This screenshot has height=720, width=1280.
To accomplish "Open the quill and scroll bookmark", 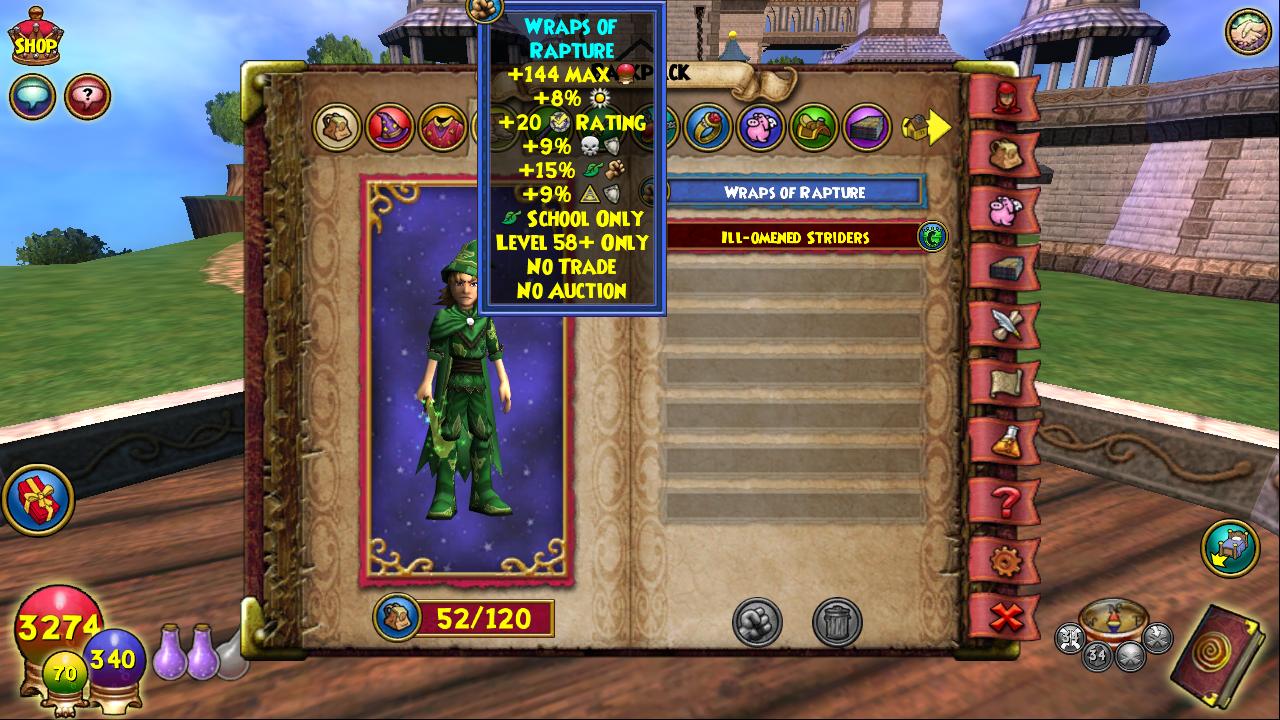I will 1004,325.
